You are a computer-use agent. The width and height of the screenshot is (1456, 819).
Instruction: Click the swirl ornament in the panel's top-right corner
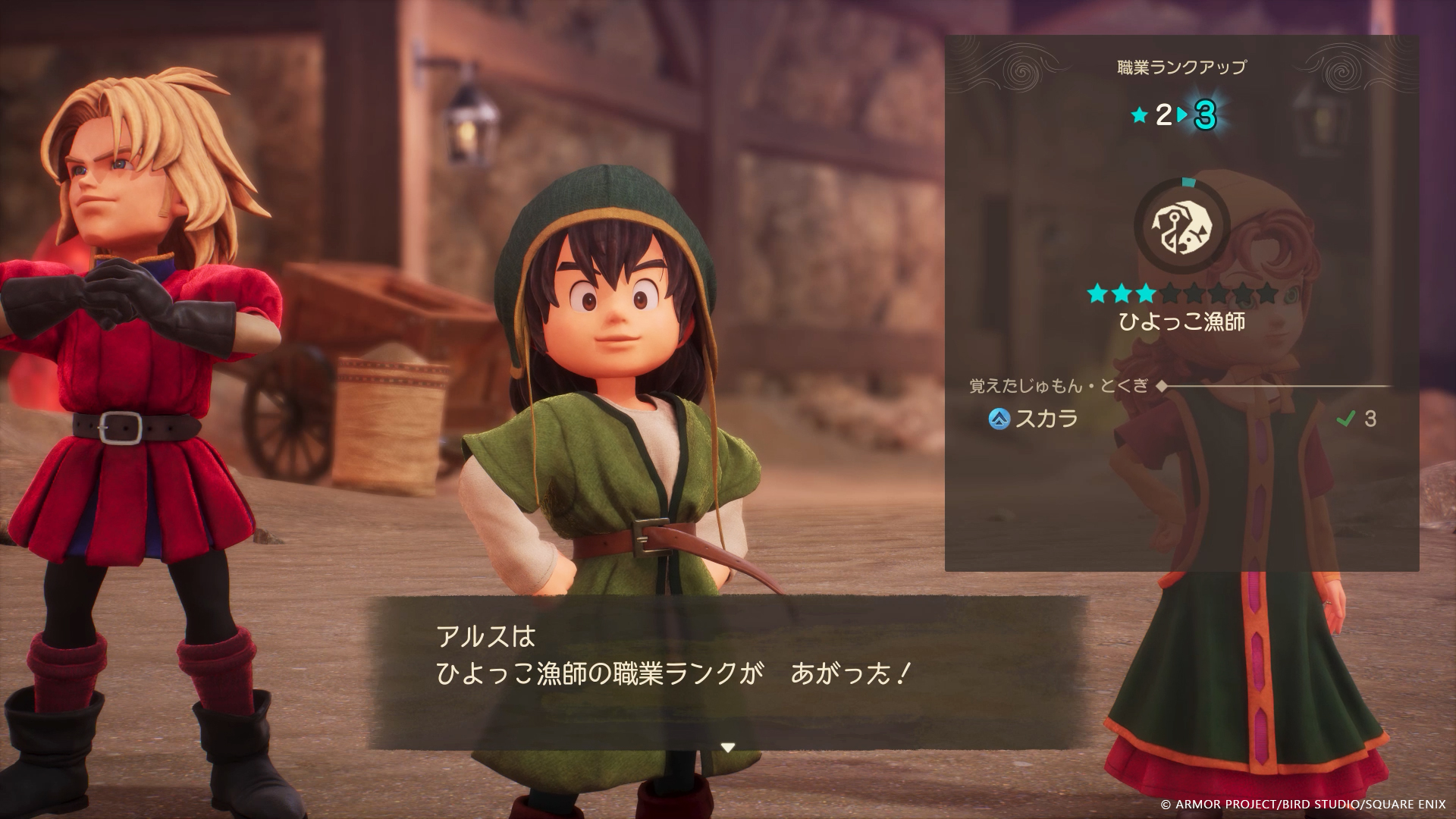click(x=1344, y=70)
